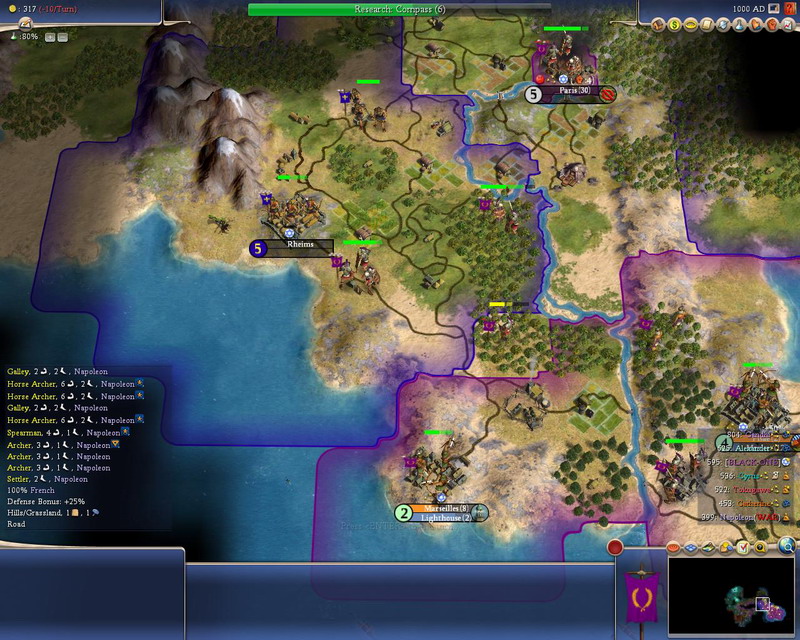Open the globe view magnifier button

(787, 546)
